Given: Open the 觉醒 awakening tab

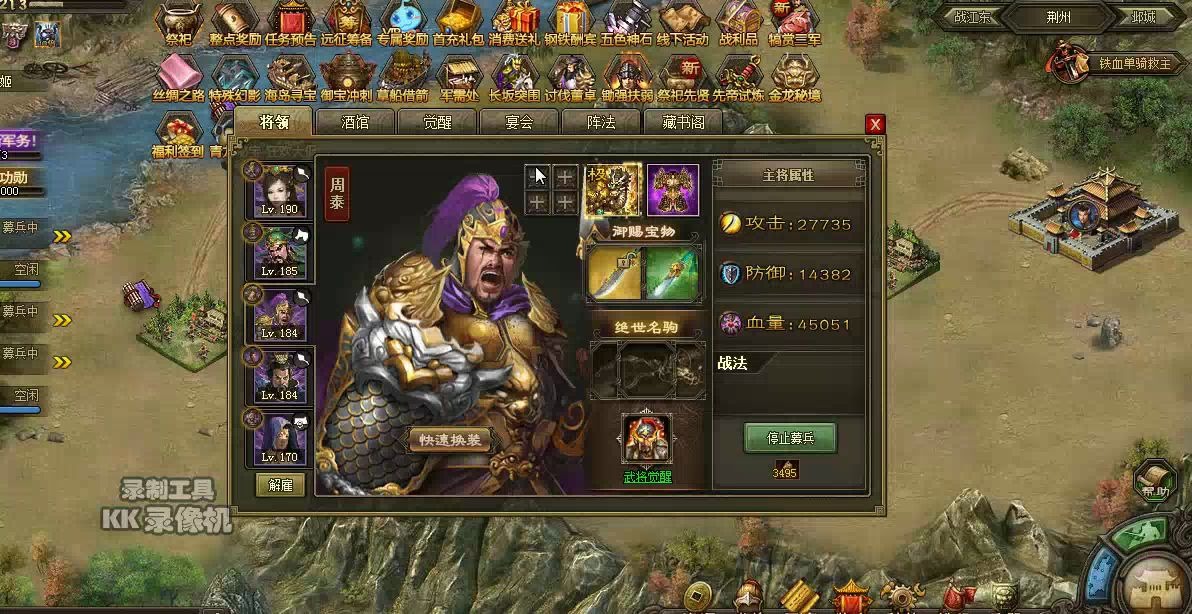Looking at the screenshot, I should tap(437, 122).
